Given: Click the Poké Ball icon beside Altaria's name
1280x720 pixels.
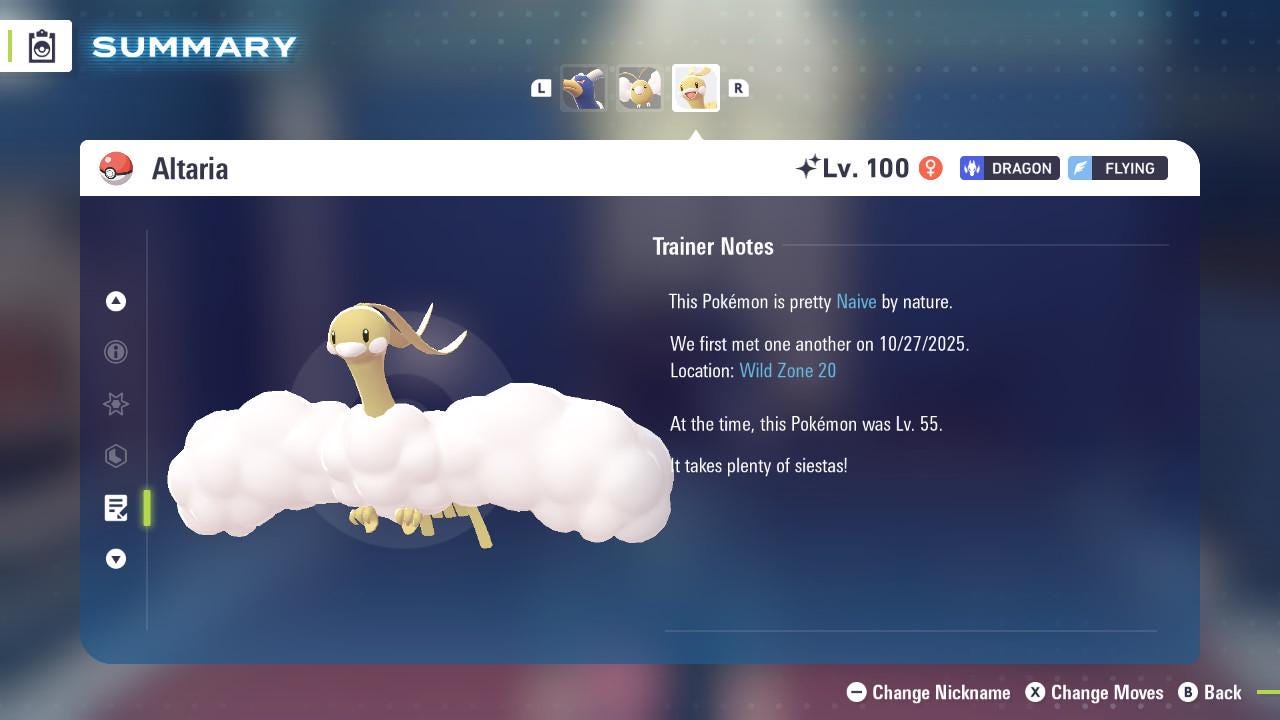Looking at the screenshot, I should click(117, 168).
